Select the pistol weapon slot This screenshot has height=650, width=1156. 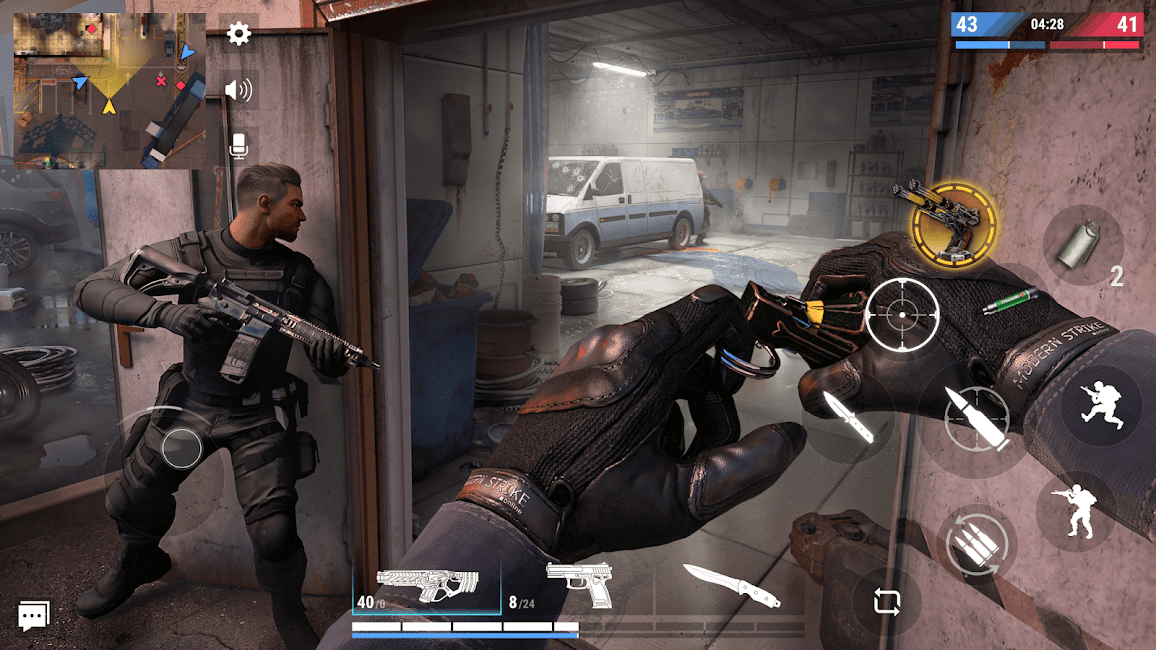(578, 586)
